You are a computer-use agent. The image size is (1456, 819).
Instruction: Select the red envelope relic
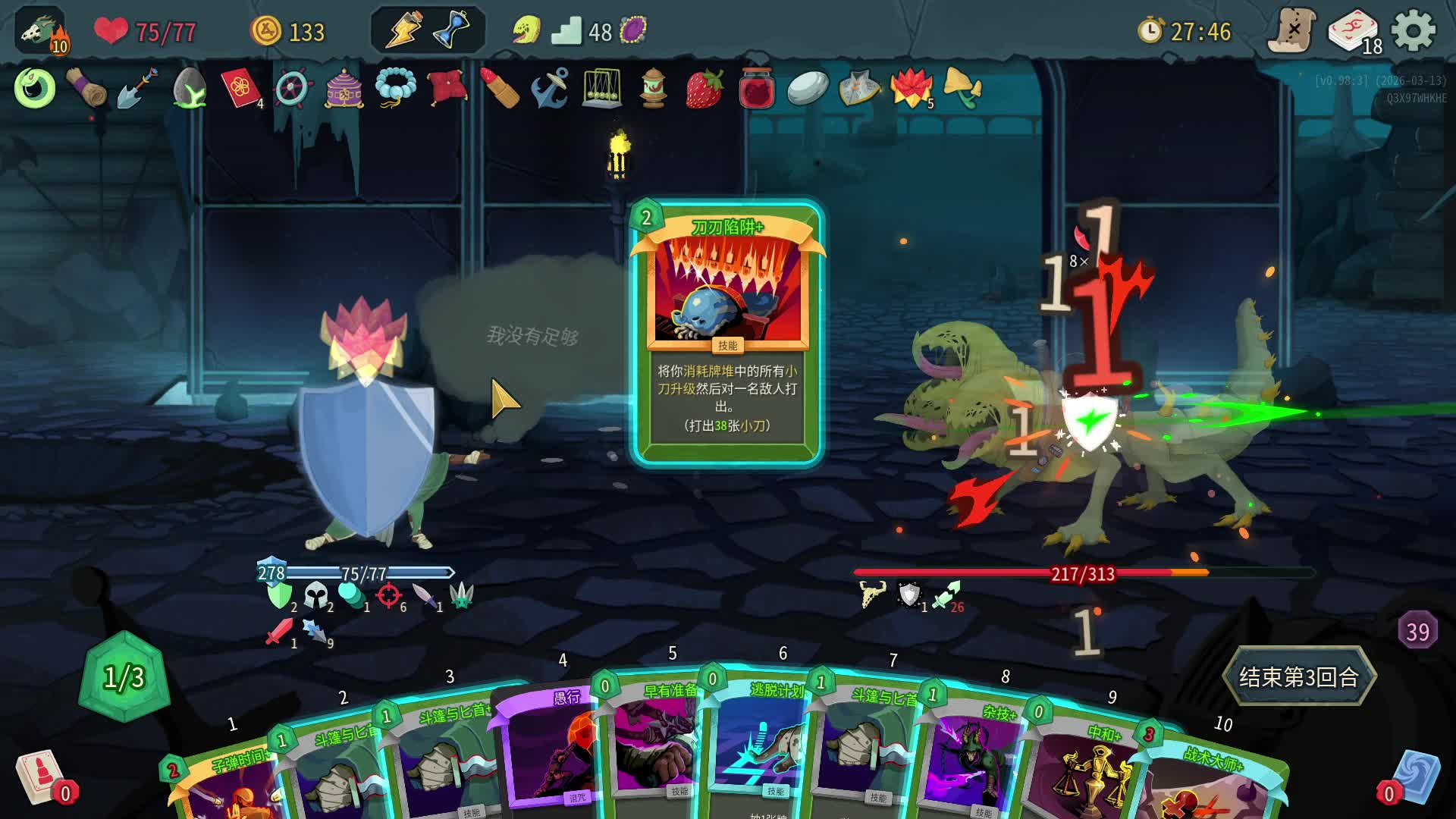point(239,89)
